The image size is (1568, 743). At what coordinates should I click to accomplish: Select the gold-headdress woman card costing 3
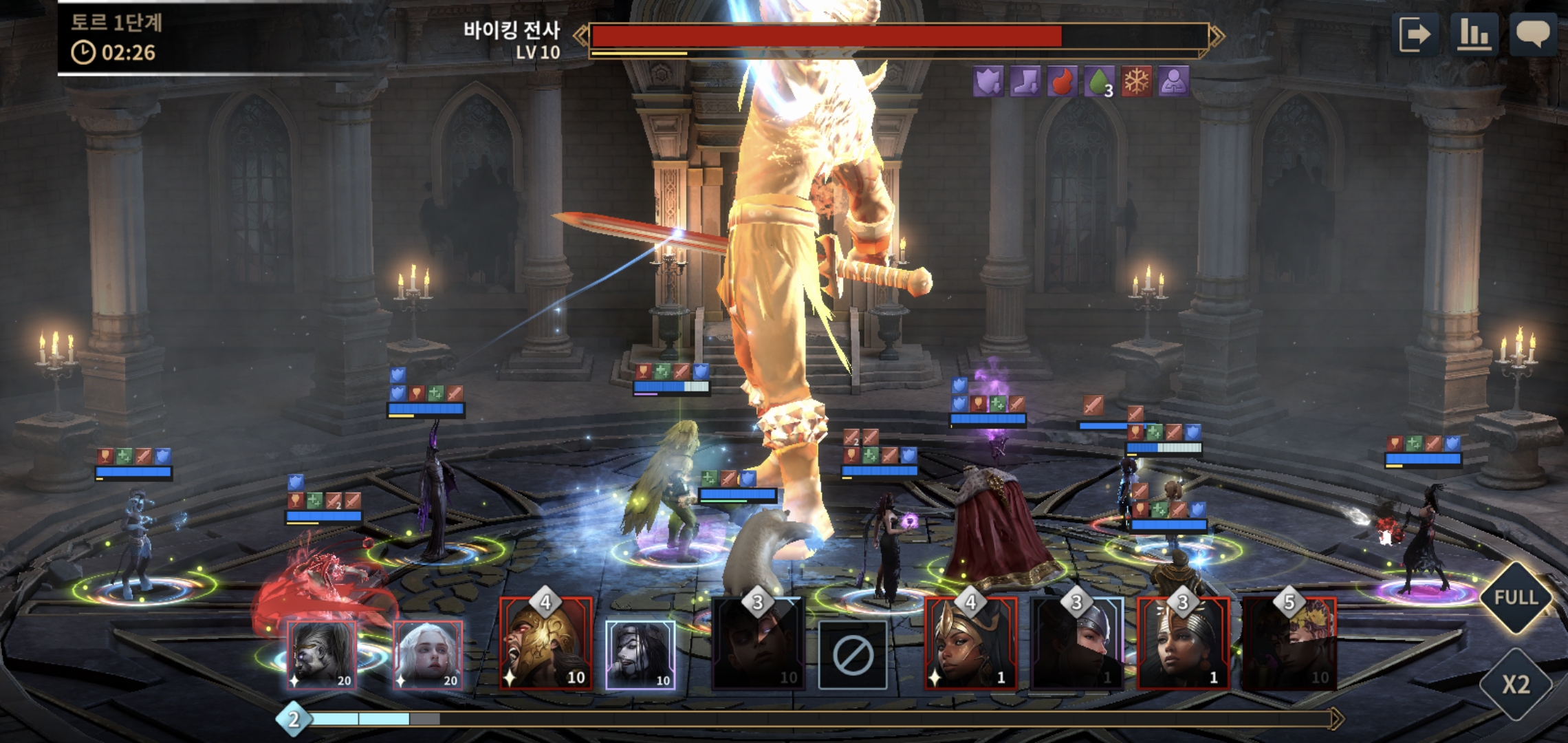[x=1183, y=643]
